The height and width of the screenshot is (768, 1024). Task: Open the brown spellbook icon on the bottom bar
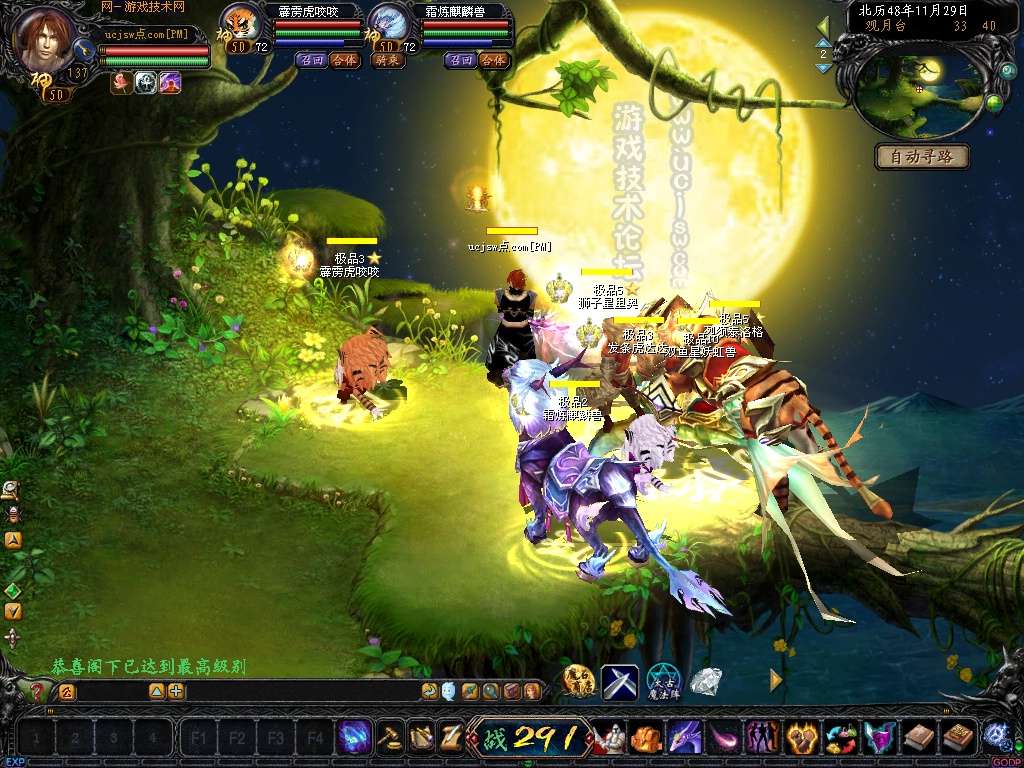coord(918,738)
